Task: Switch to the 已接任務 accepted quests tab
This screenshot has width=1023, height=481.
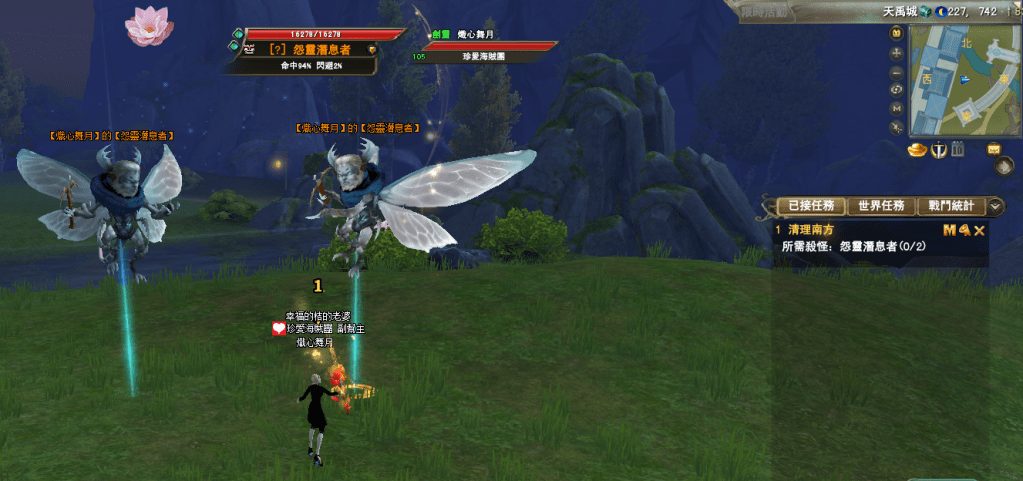Action: coord(810,206)
